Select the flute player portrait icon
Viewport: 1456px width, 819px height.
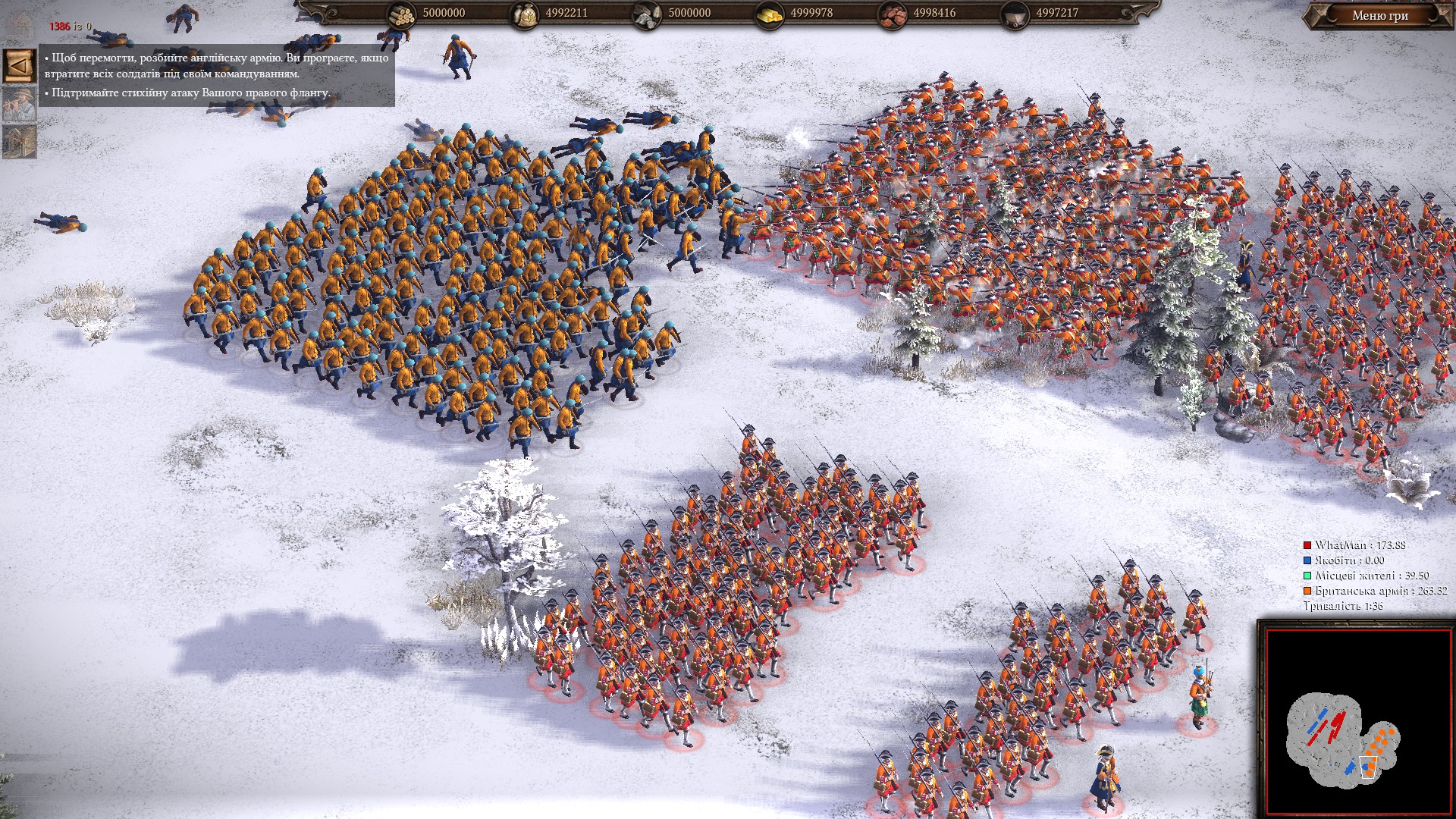click(x=19, y=104)
